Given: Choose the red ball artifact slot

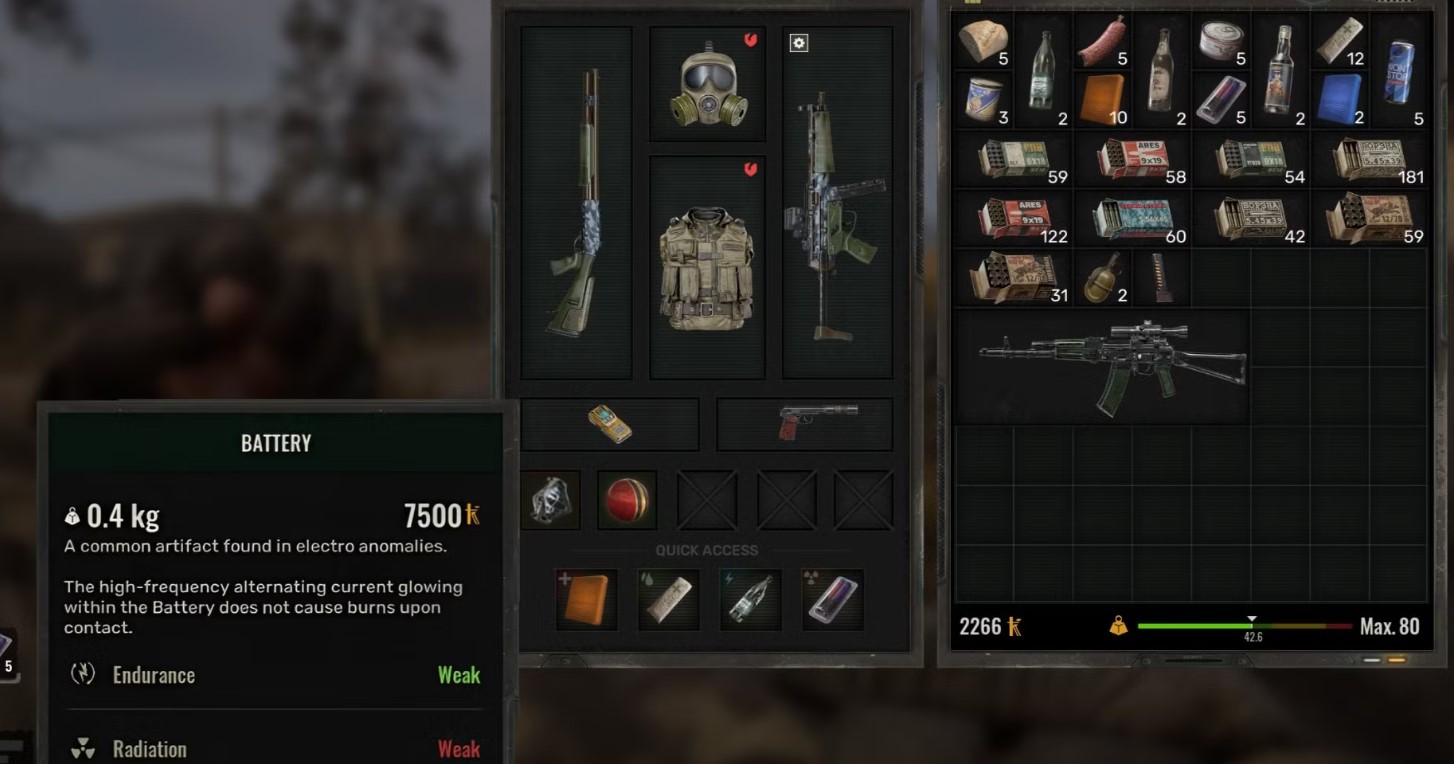Looking at the screenshot, I should (x=627, y=499).
